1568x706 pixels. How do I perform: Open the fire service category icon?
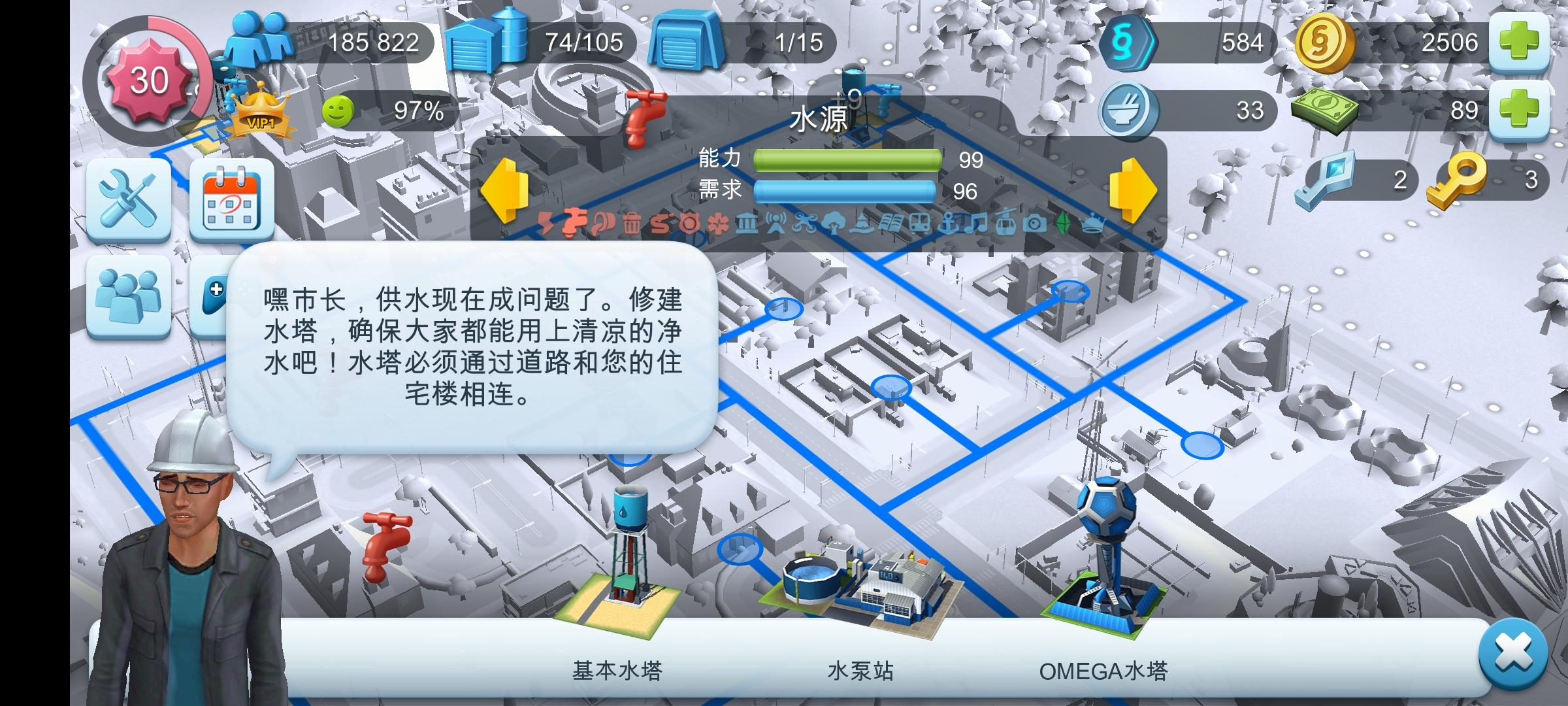(662, 226)
